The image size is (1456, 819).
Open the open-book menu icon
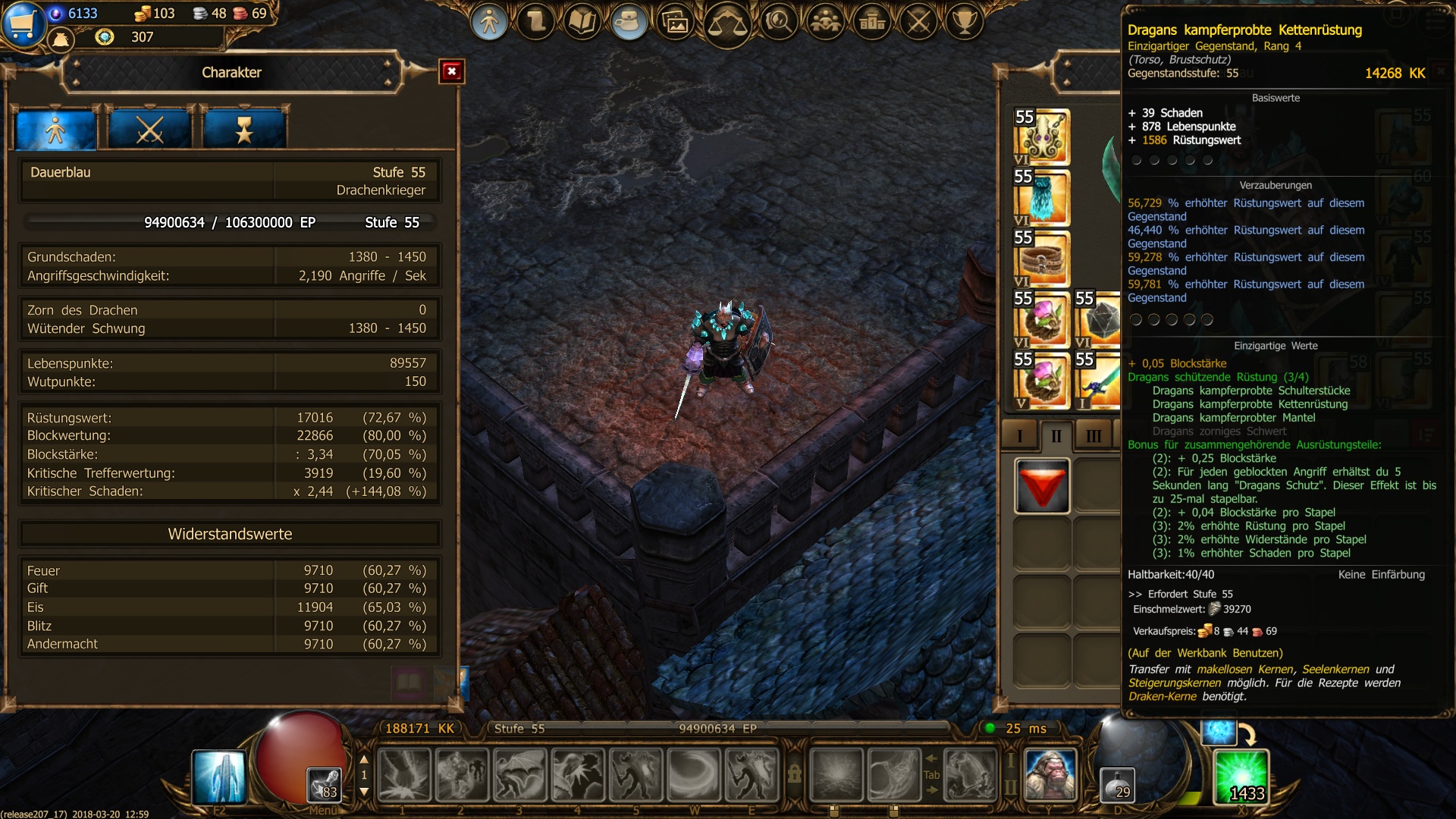pos(582,21)
